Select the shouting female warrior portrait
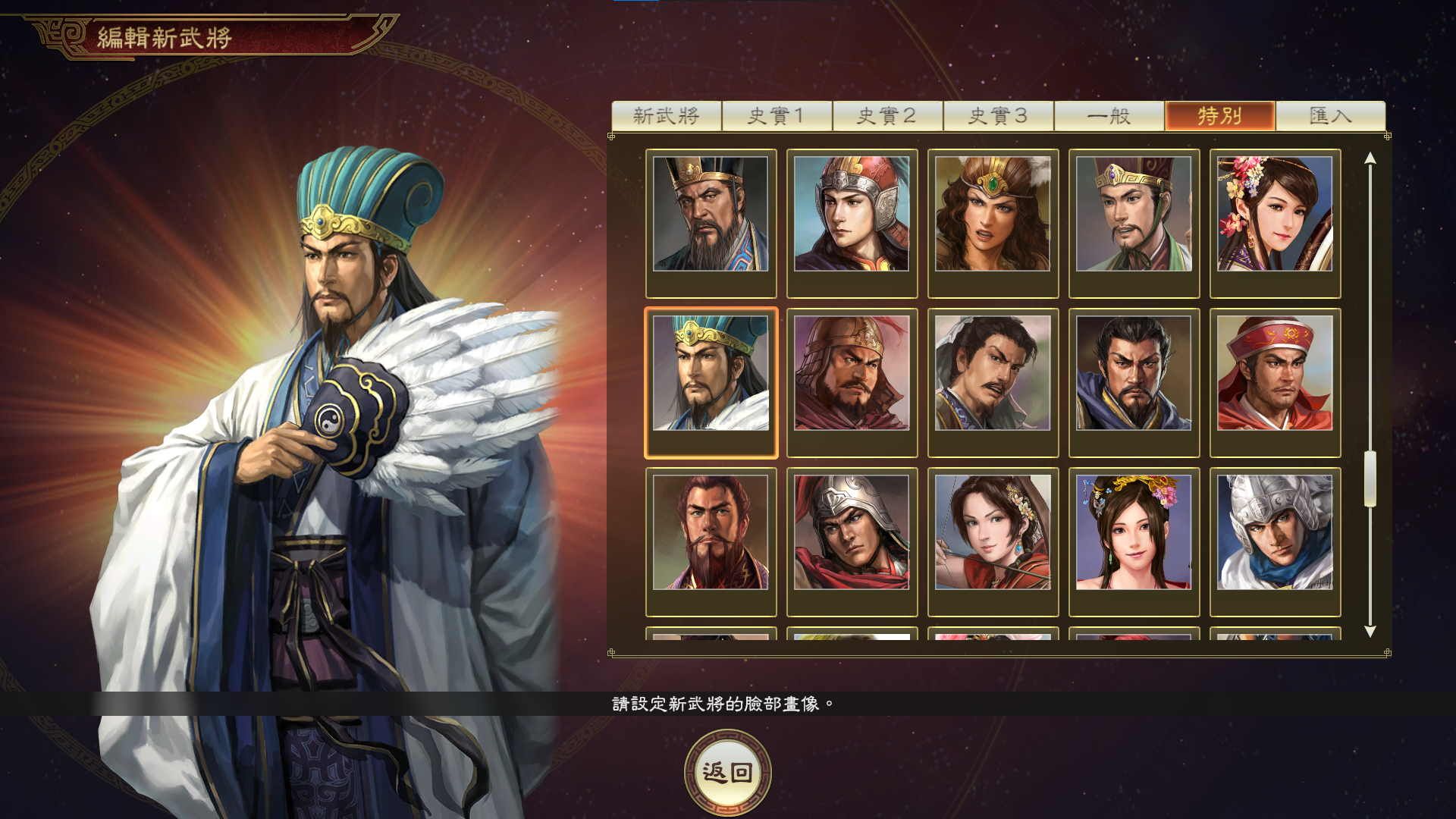The height and width of the screenshot is (819, 1456). click(993, 215)
